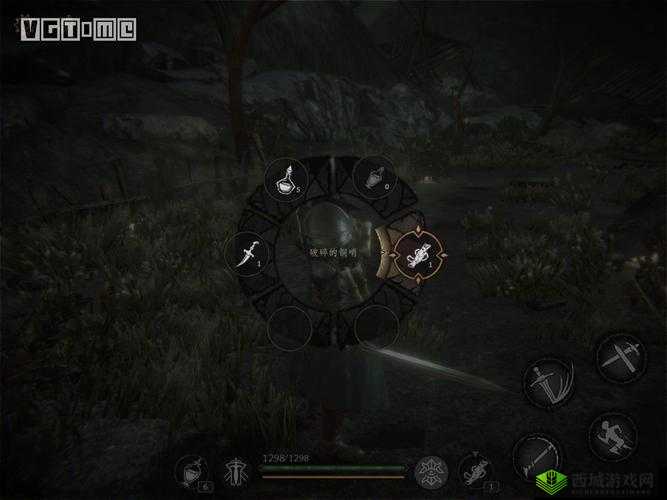Select the round potion flask in the wheel
Image resolution: width=667 pixels, height=500 pixels.
(x=286, y=182)
